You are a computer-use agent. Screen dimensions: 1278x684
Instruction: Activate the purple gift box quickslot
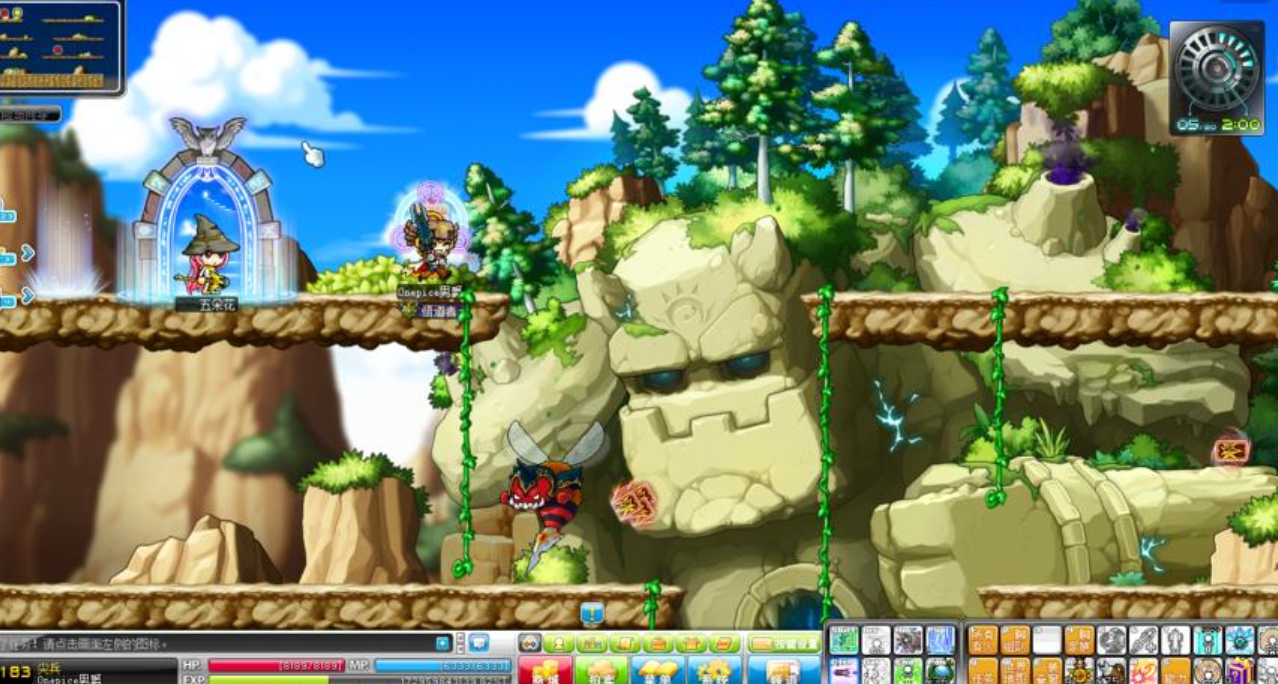1239,670
